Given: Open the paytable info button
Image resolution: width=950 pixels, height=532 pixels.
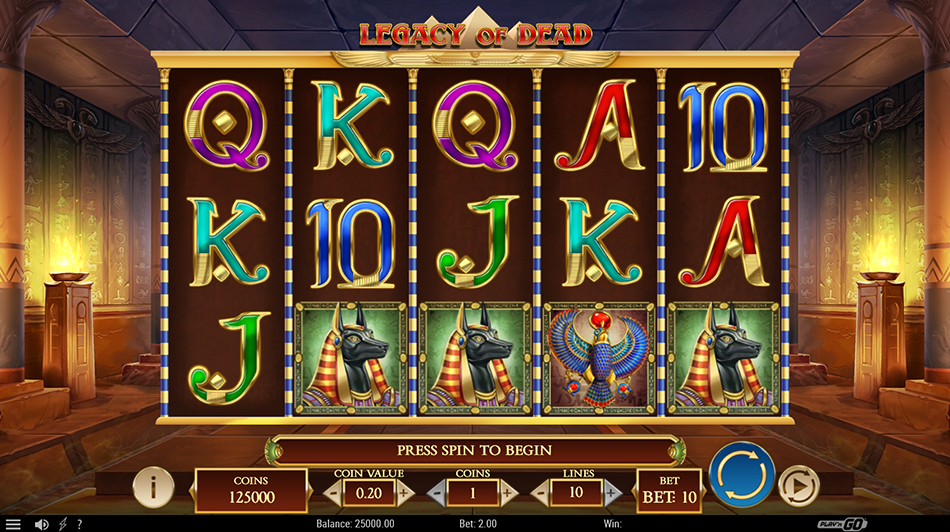Looking at the screenshot, I should 153,487.
